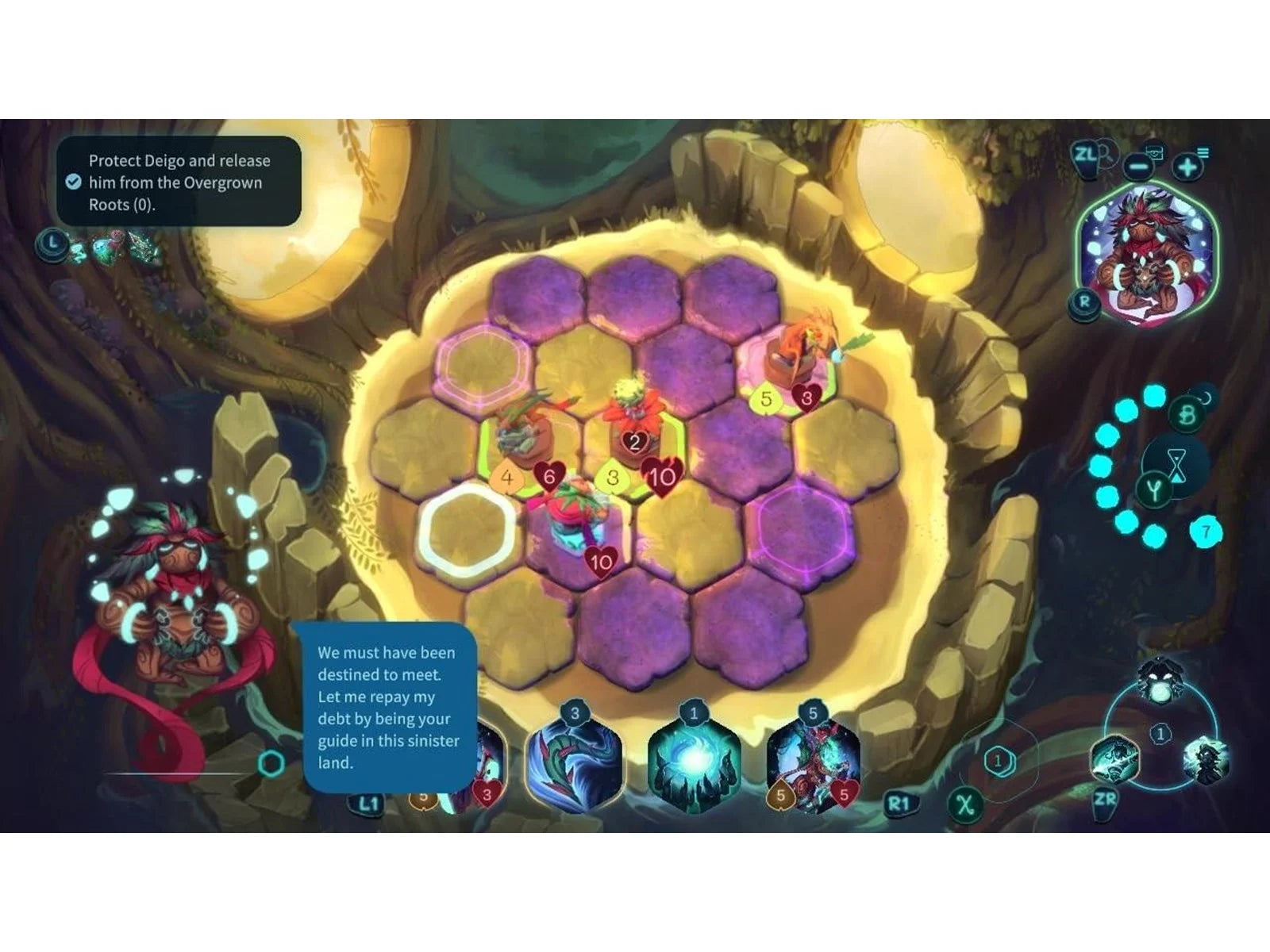Pick the sword-wielding ally in the ZR wheel
The image size is (1270, 952).
tap(1116, 757)
